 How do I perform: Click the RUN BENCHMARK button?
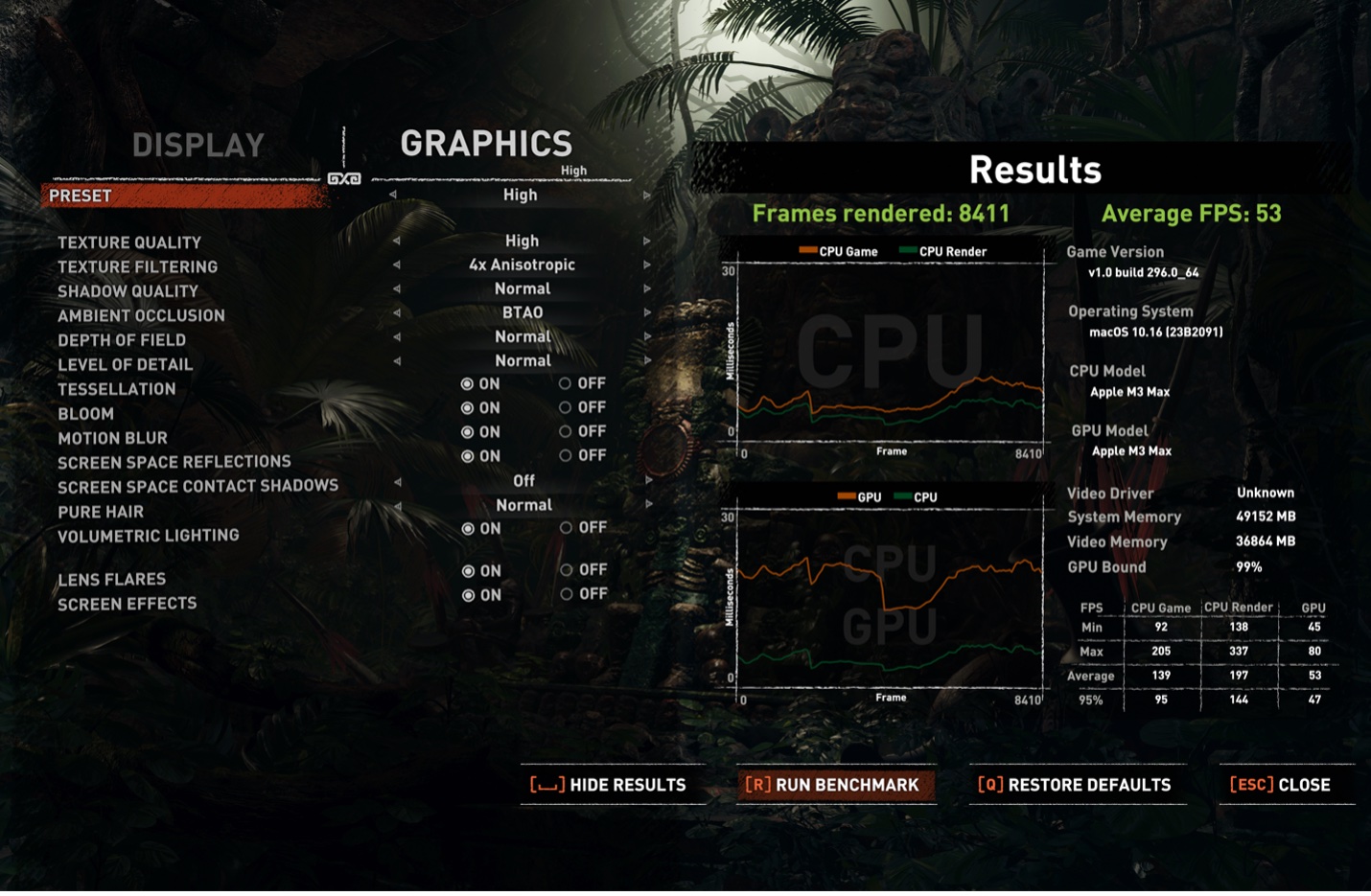click(x=836, y=784)
